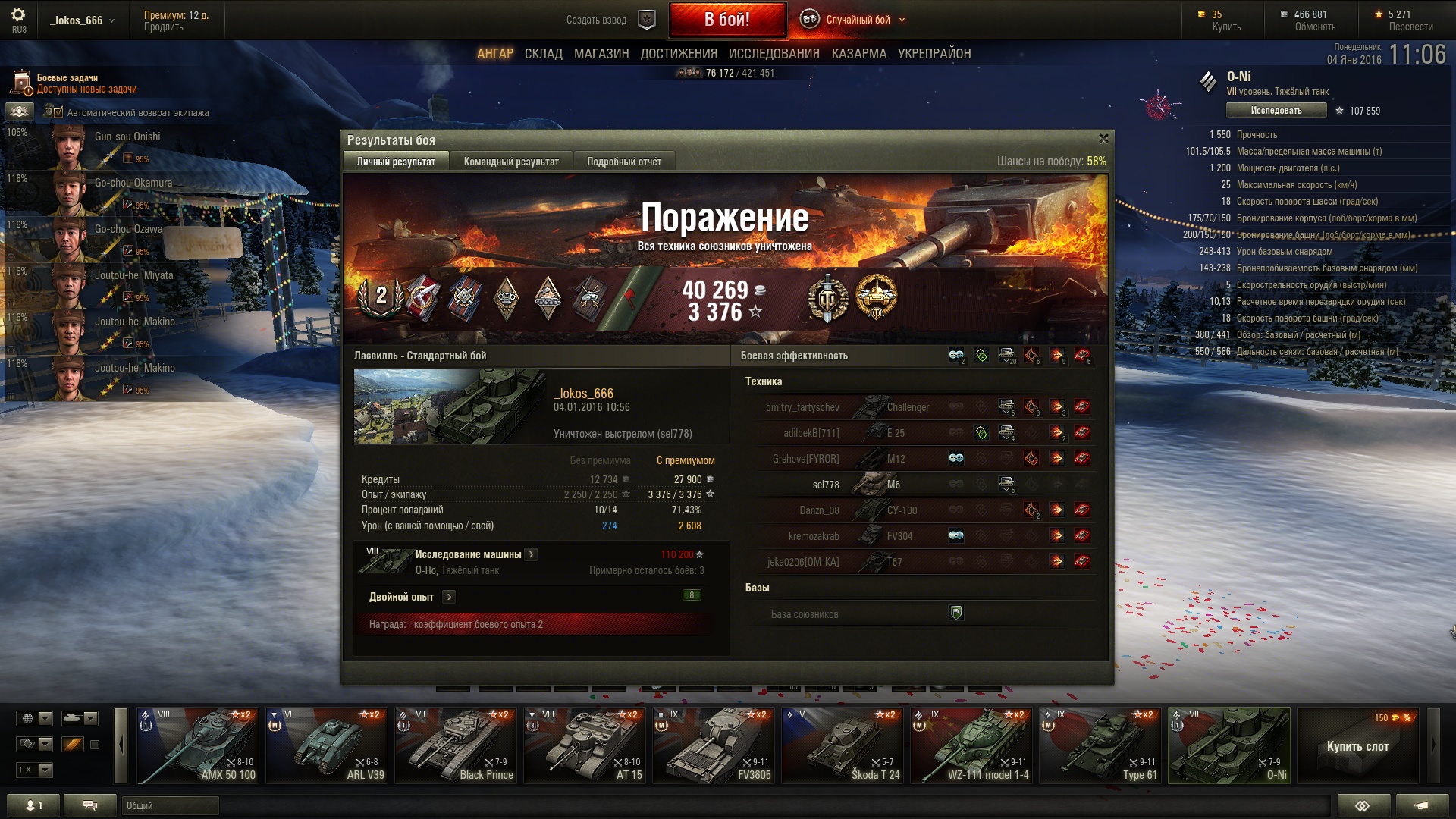Expand the Исследование машины arrow

click(x=532, y=554)
